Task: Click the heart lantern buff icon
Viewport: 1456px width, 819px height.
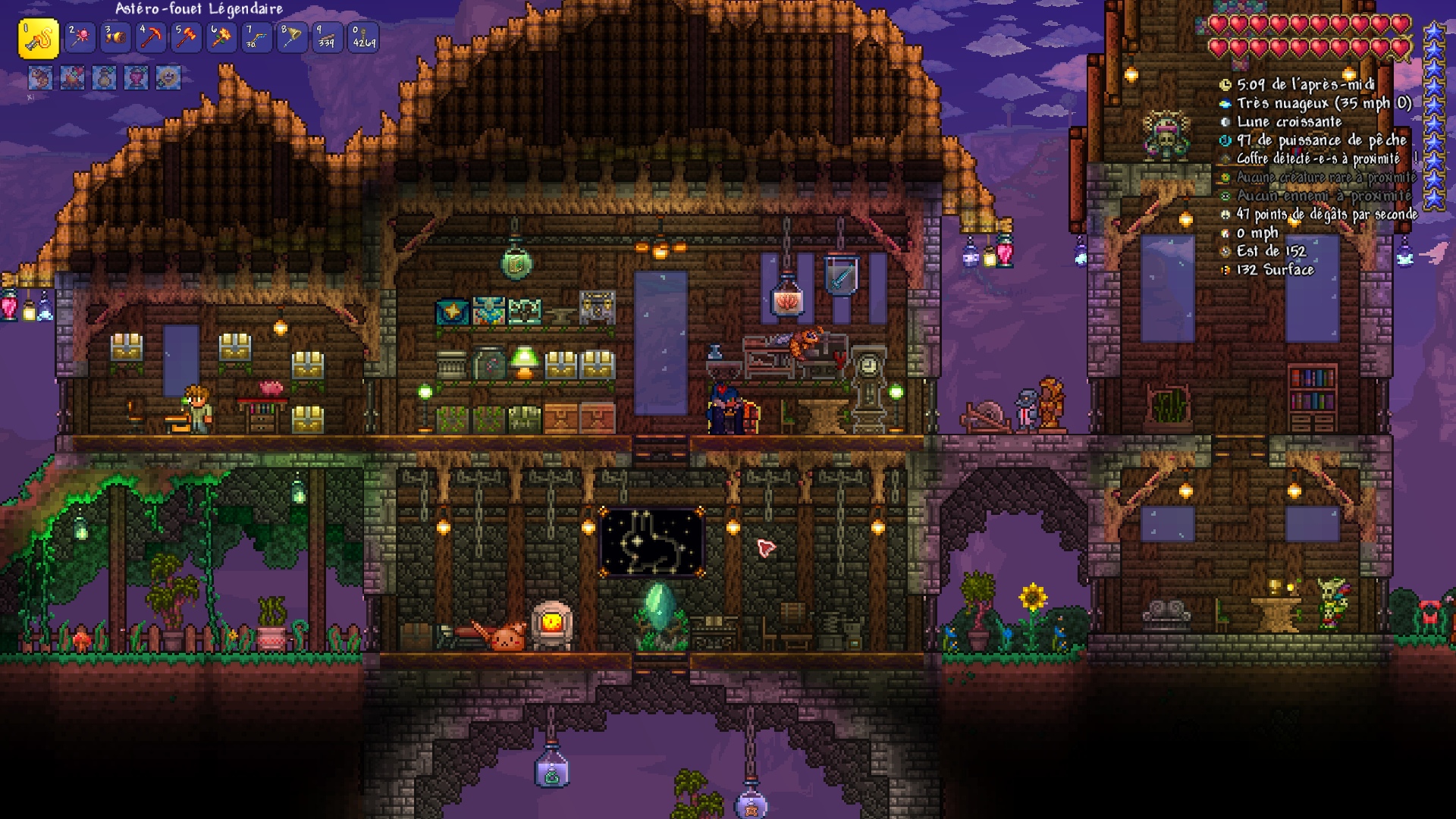Action: pos(136,77)
